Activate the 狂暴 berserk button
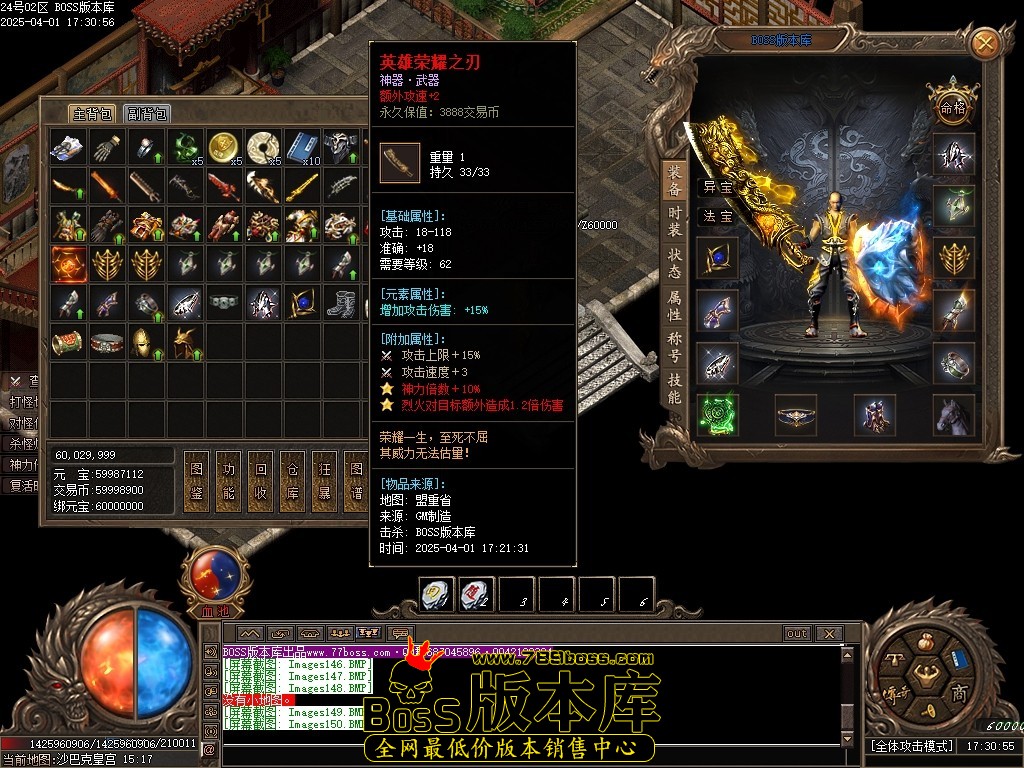1024x768 pixels. click(324, 481)
